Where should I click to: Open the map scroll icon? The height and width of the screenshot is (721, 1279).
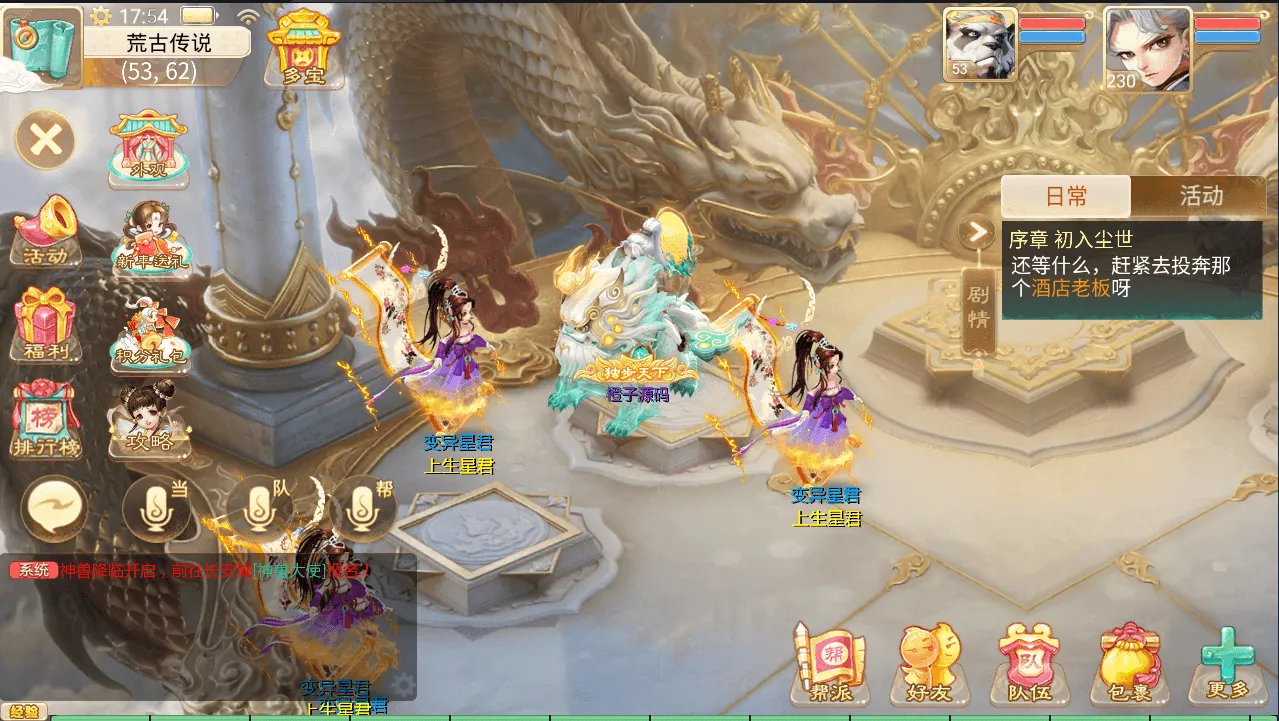(x=44, y=46)
